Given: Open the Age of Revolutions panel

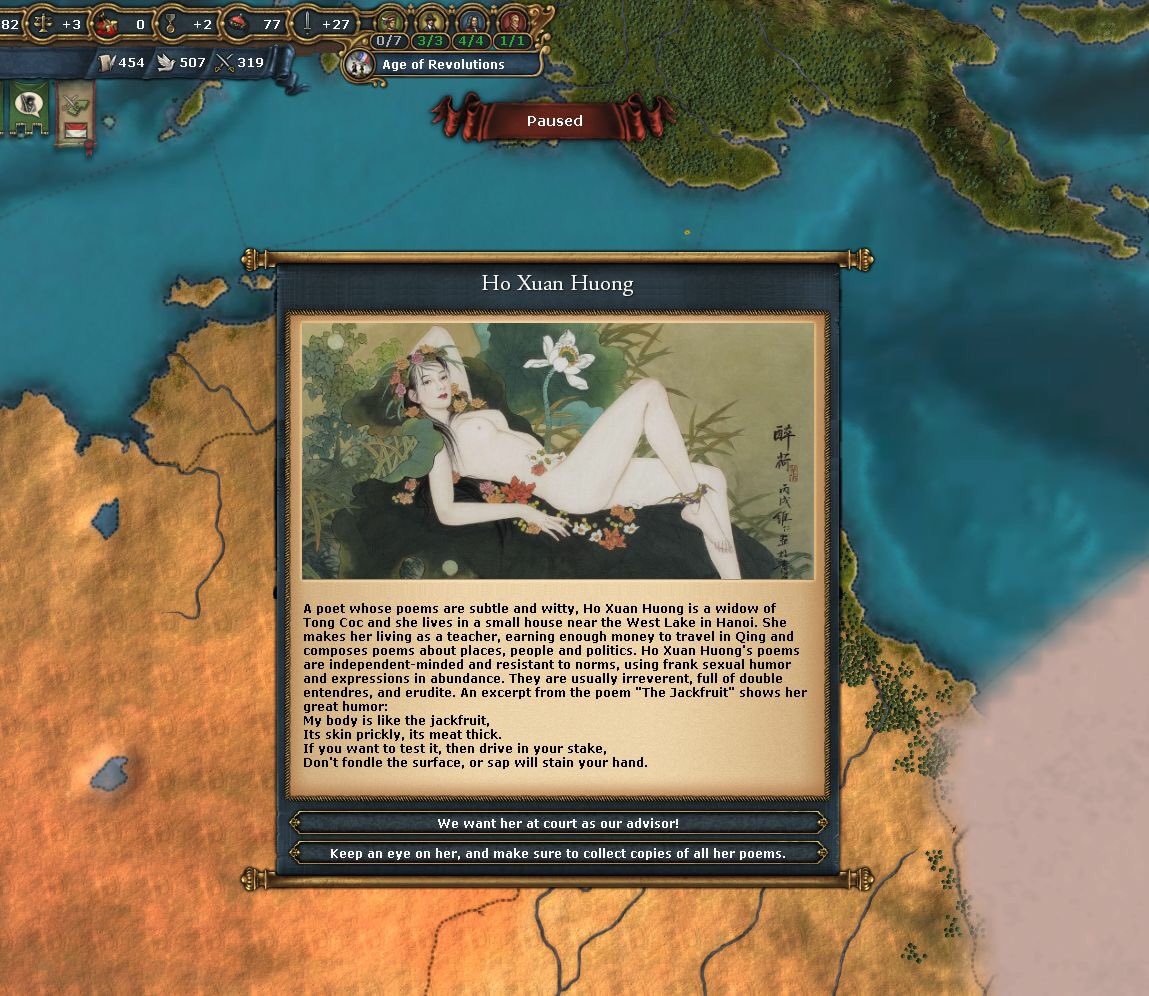Looking at the screenshot, I should point(443,64).
